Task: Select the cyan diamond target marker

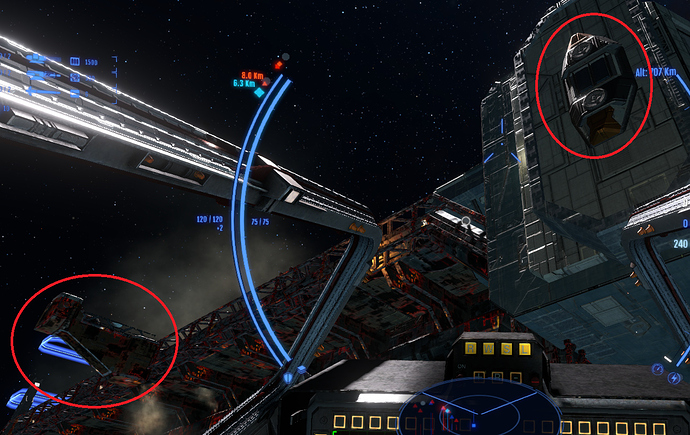Action: (260, 91)
